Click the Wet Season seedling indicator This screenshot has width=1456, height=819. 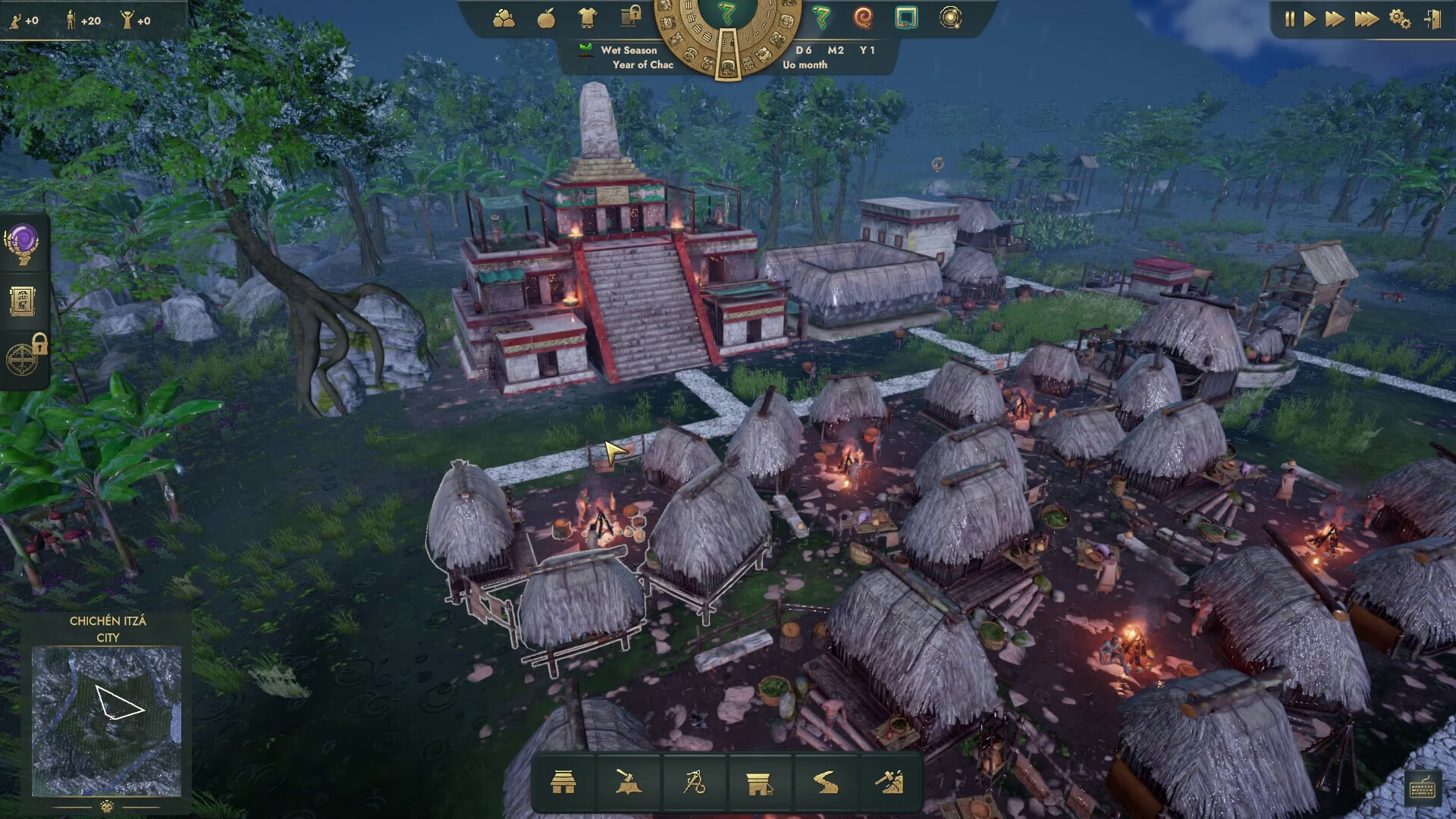(584, 50)
